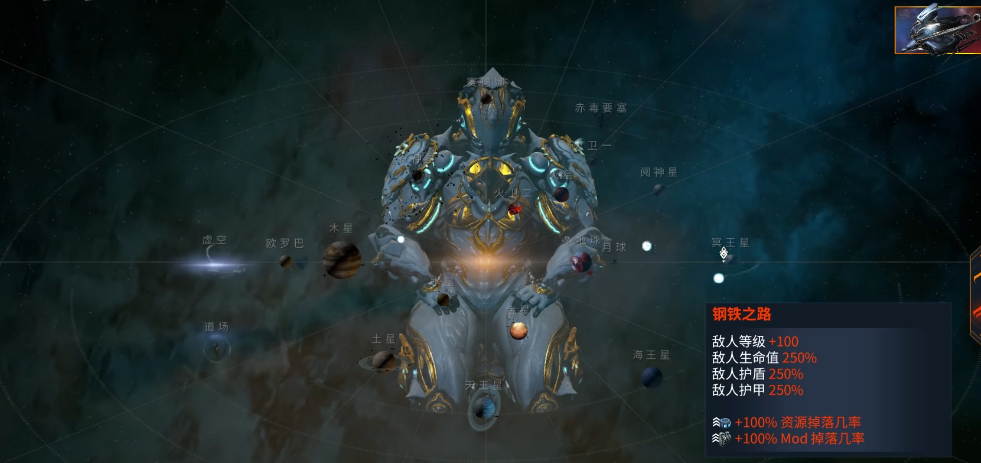
Task: Choose the Uranus (天王星) planet
Action: (484, 406)
